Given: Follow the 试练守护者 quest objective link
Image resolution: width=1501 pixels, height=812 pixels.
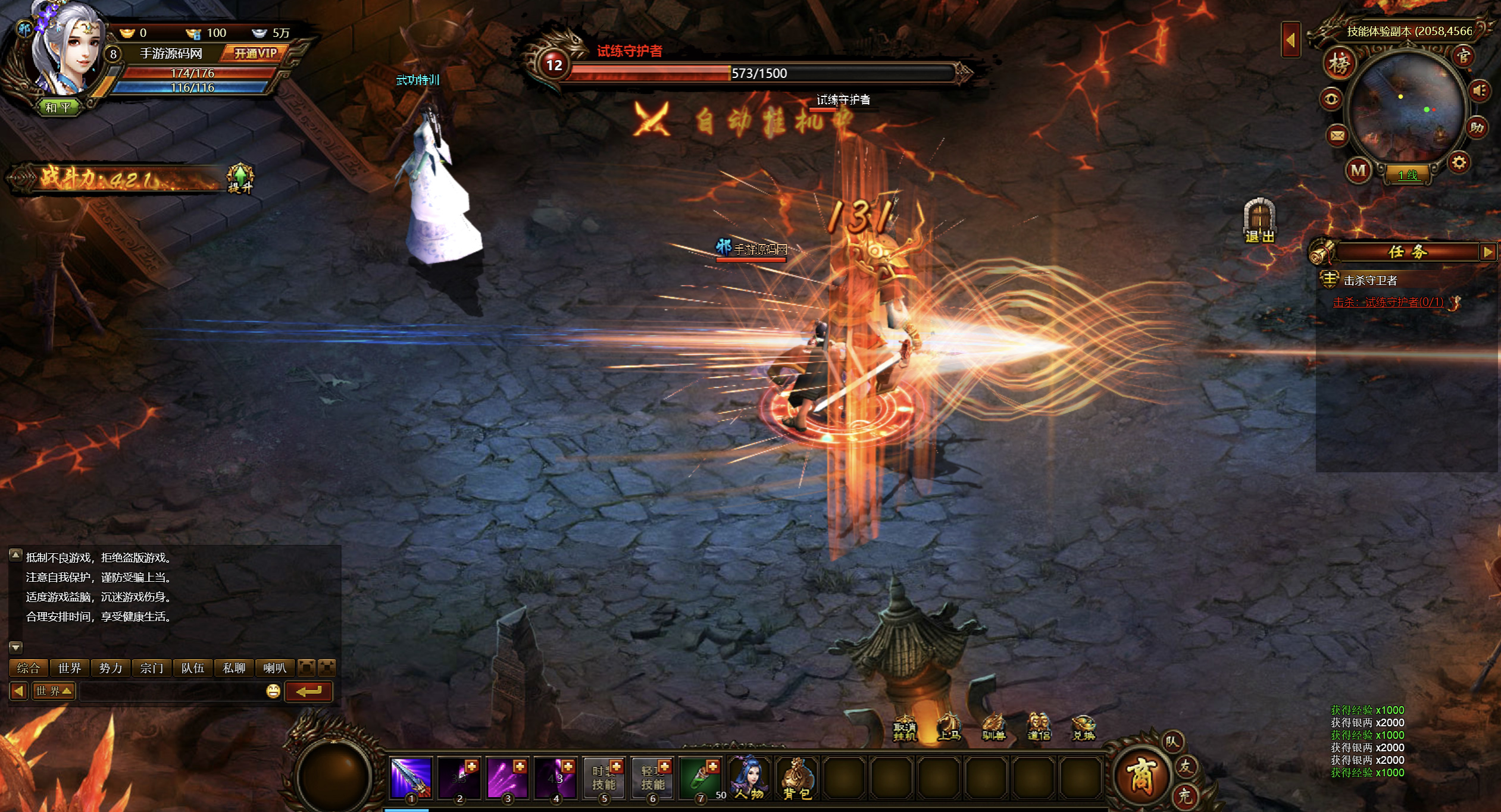Looking at the screenshot, I should click(x=1388, y=302).
